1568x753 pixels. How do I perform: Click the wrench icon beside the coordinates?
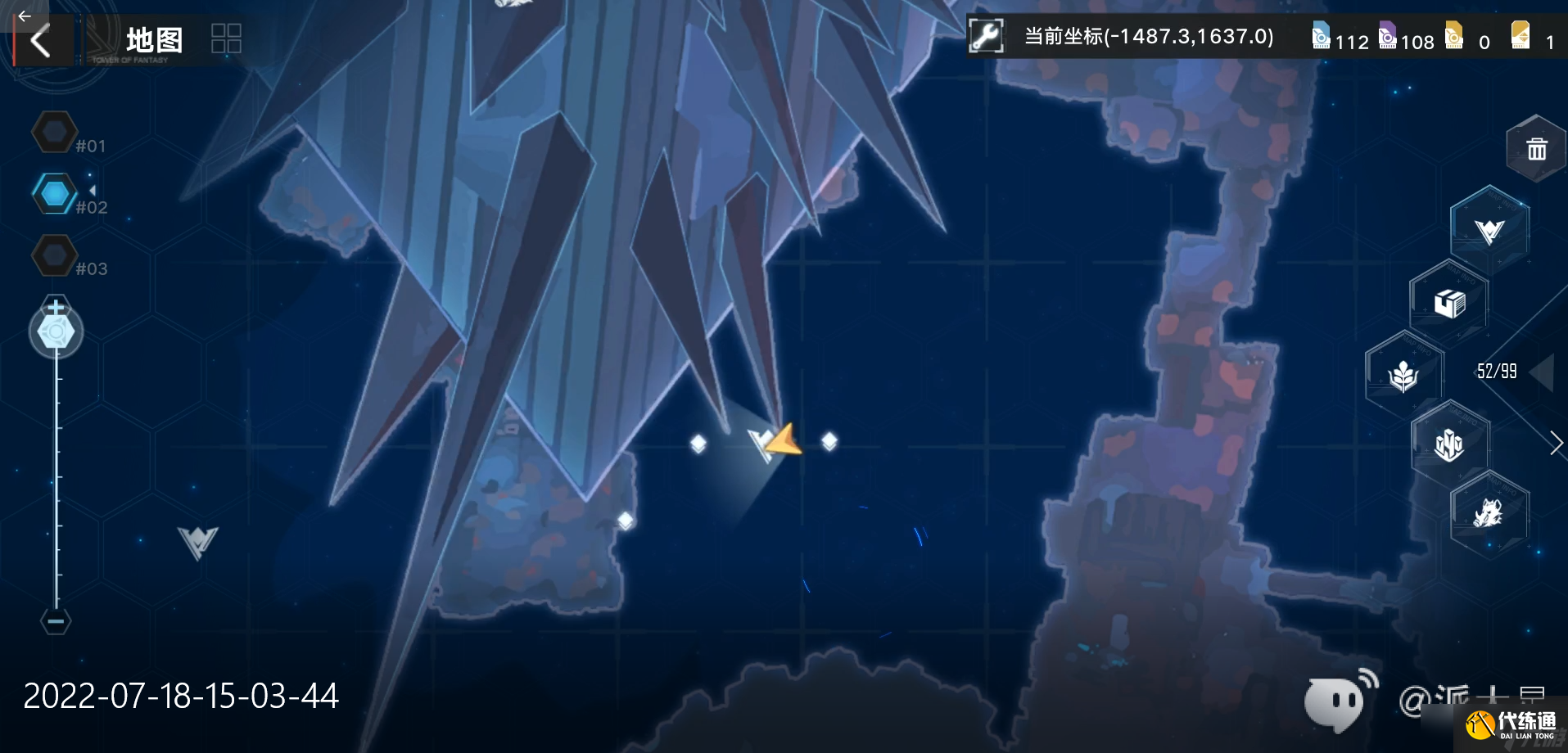point(986,36)
